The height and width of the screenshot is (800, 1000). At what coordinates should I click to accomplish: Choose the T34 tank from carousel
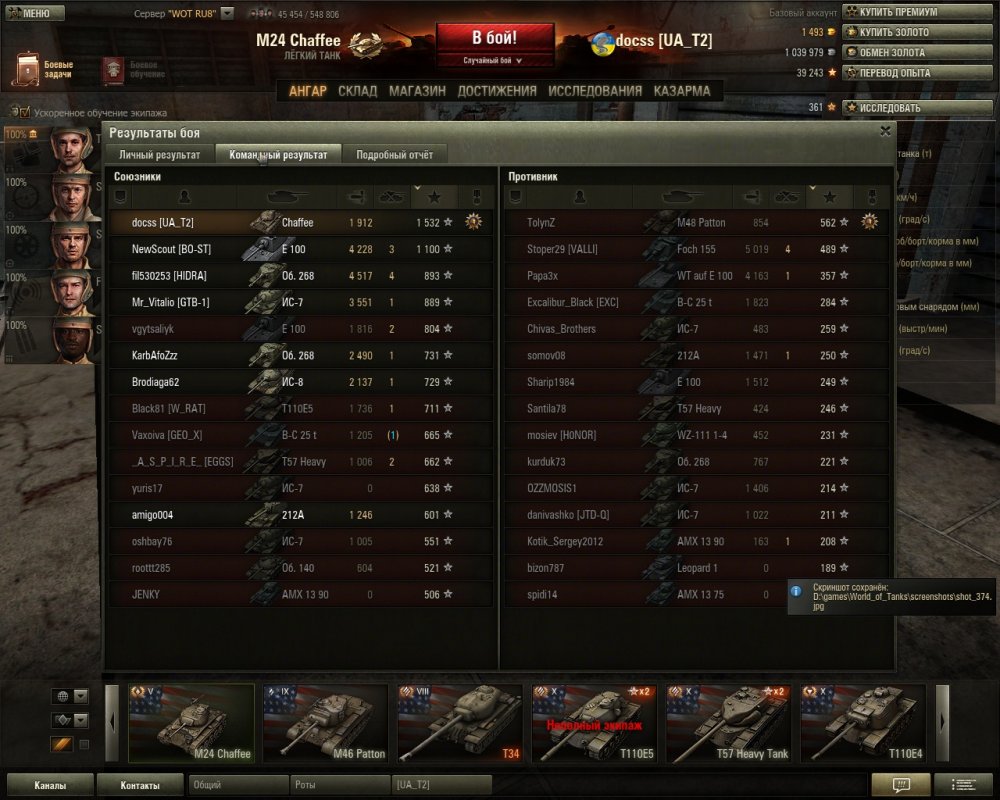(459, 722)
